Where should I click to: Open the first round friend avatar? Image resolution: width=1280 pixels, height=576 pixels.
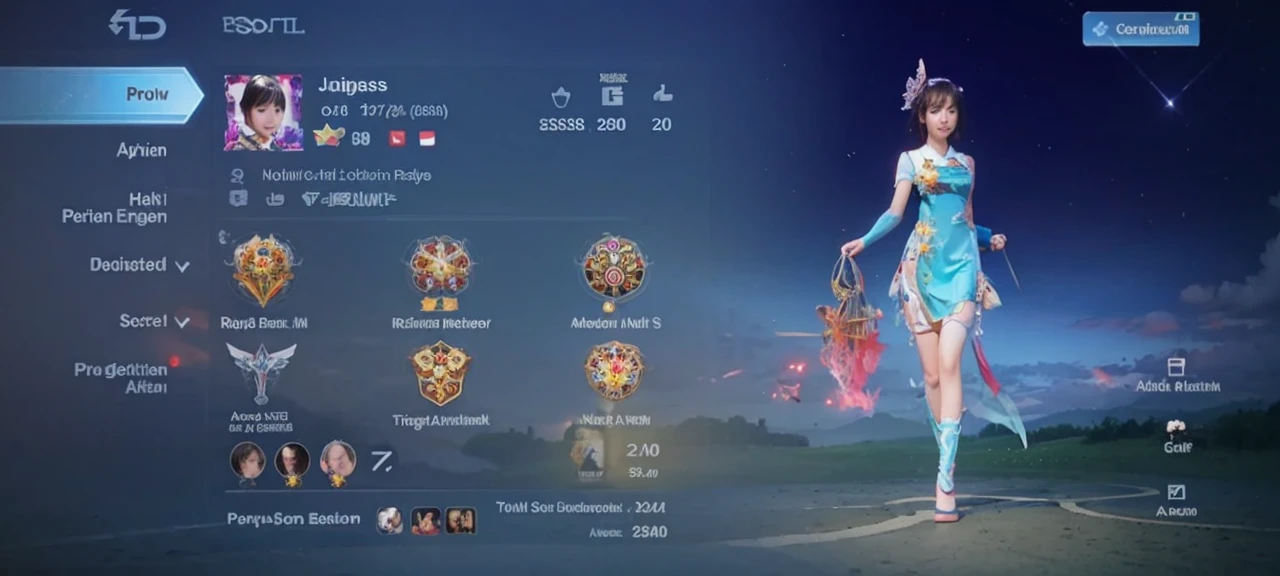click(x=248, y=459)
